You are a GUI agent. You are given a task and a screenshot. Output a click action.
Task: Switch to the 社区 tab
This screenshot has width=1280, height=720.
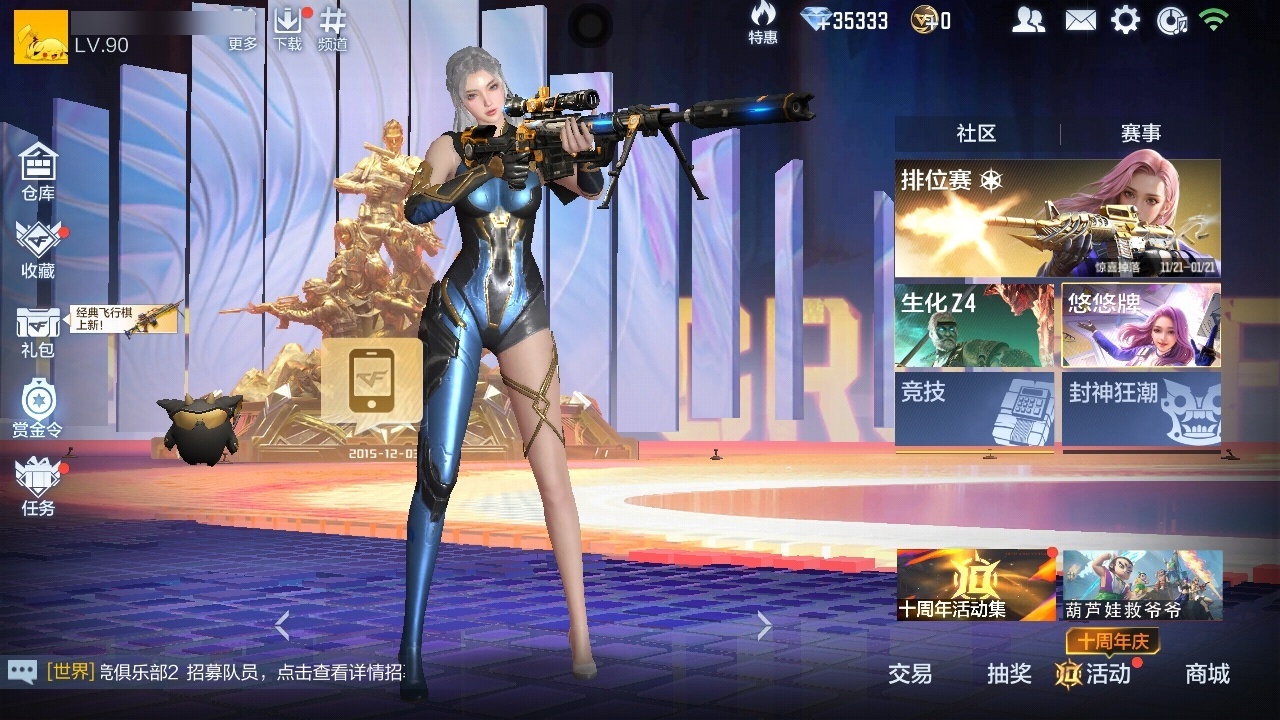[975, 131]
